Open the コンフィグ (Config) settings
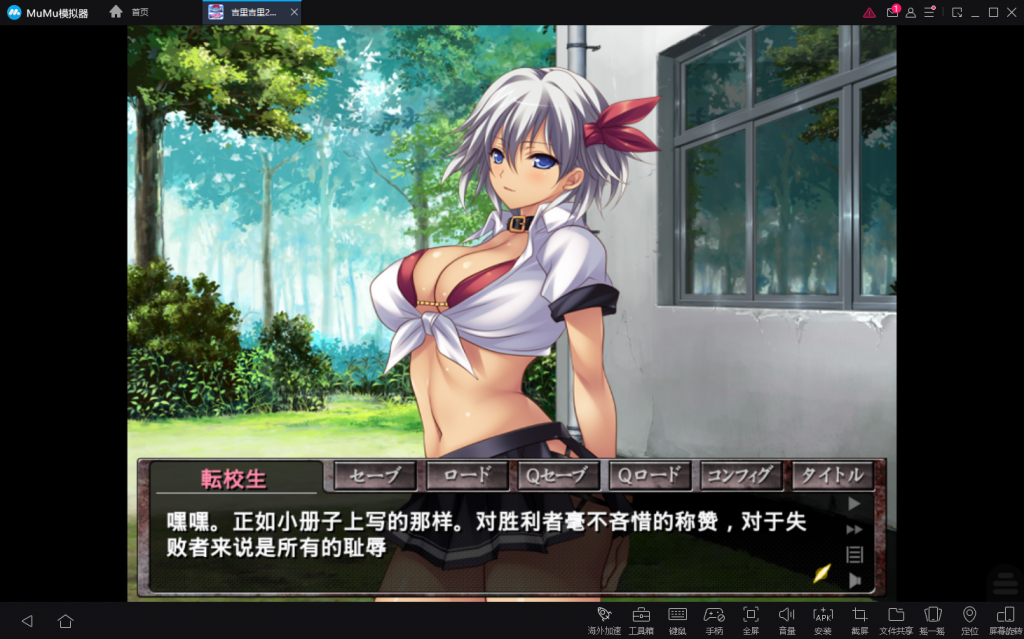Screen dimensions: 1024x639 741,476
